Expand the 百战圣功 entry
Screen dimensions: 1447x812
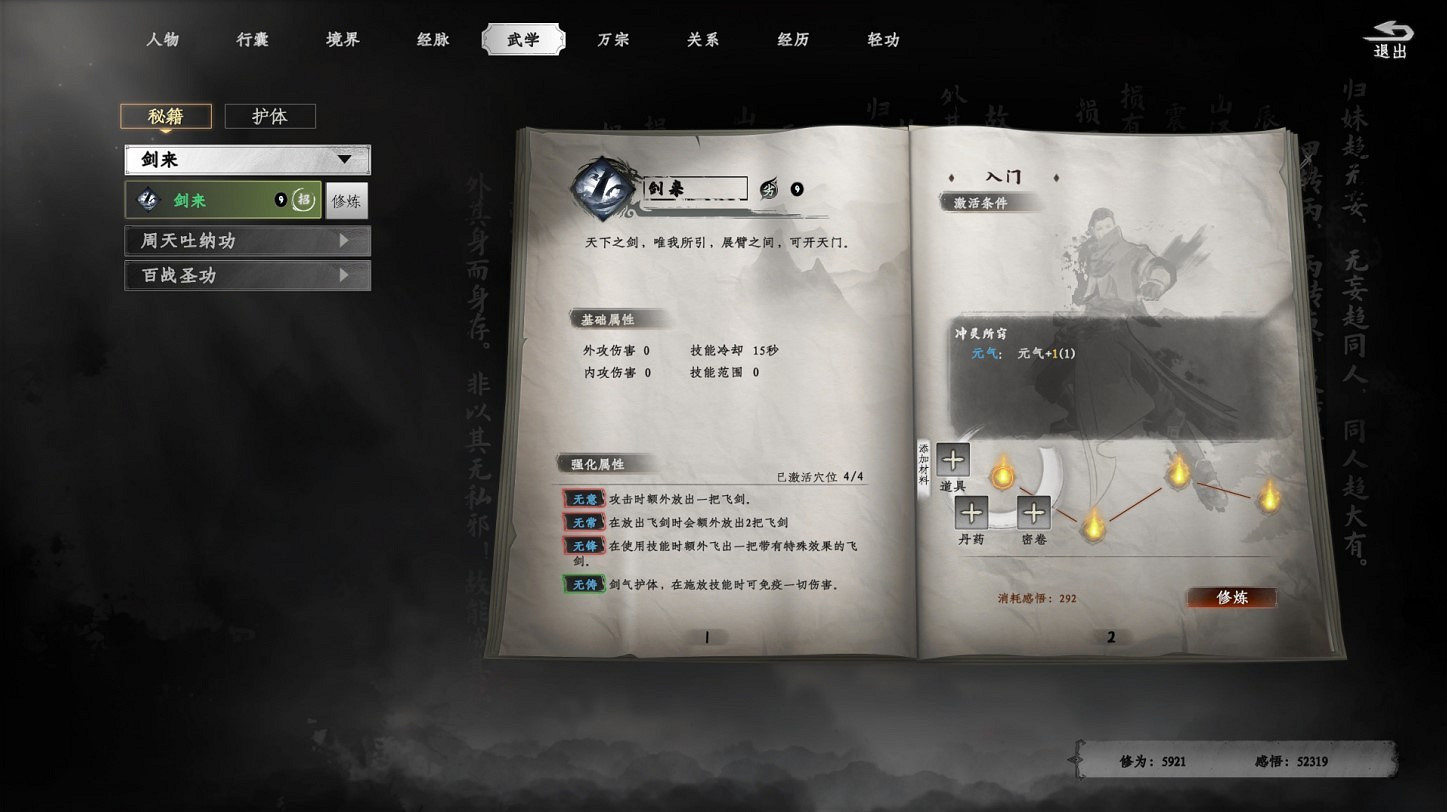(x=246, y=276)
